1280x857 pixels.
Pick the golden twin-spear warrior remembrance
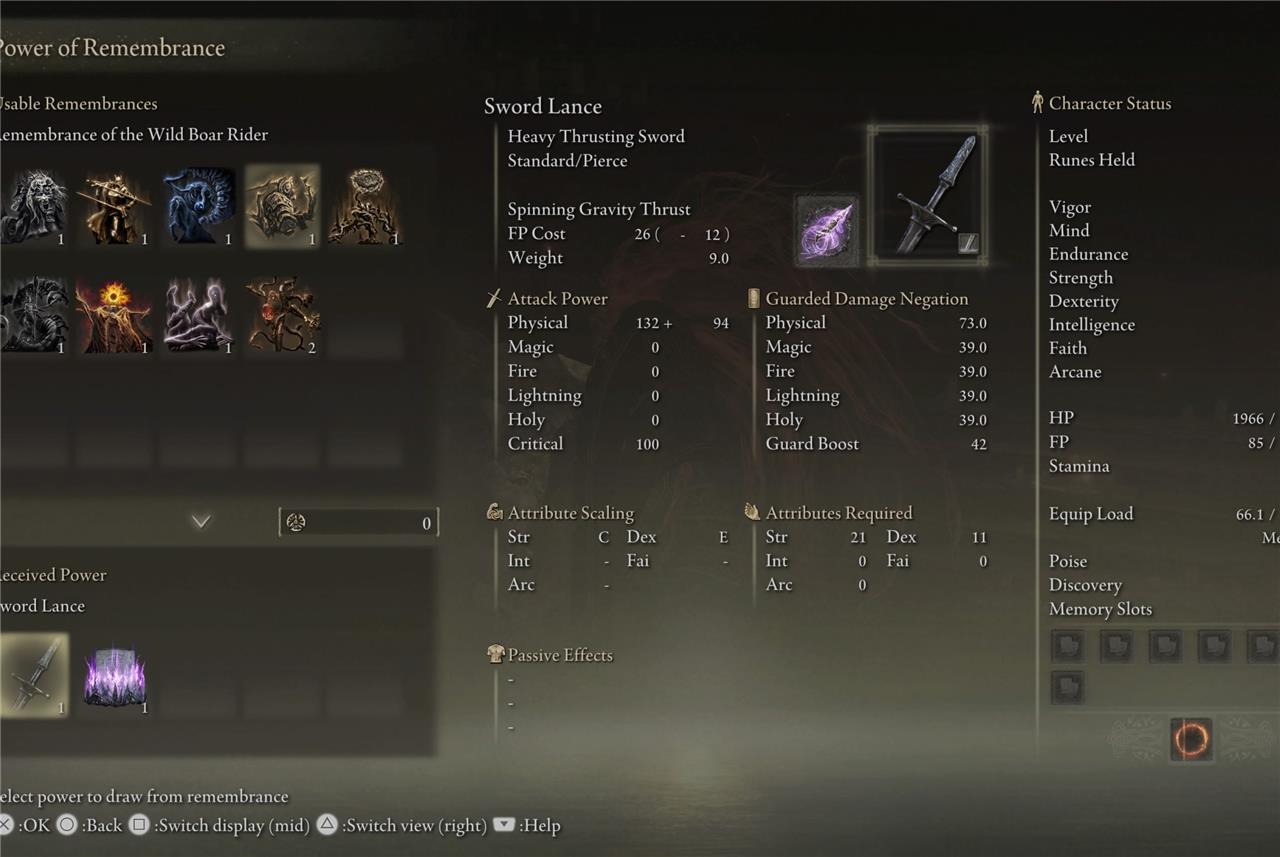click(116, 206)
